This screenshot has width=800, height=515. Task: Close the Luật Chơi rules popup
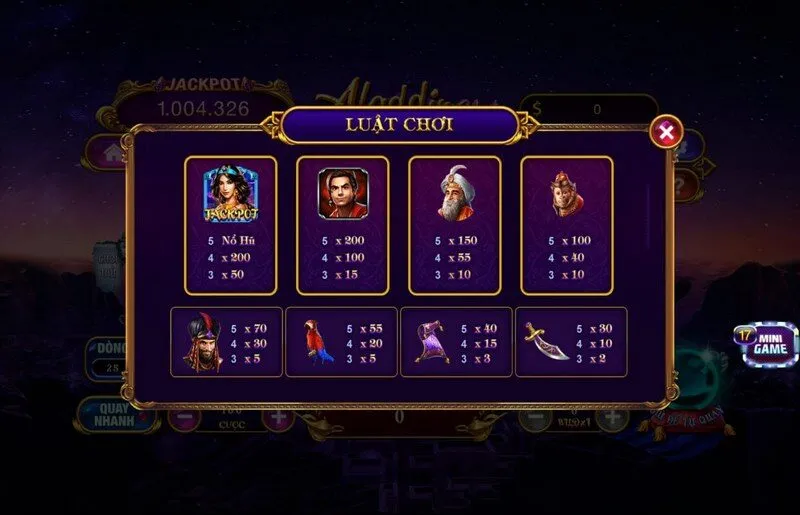[667, 131]
